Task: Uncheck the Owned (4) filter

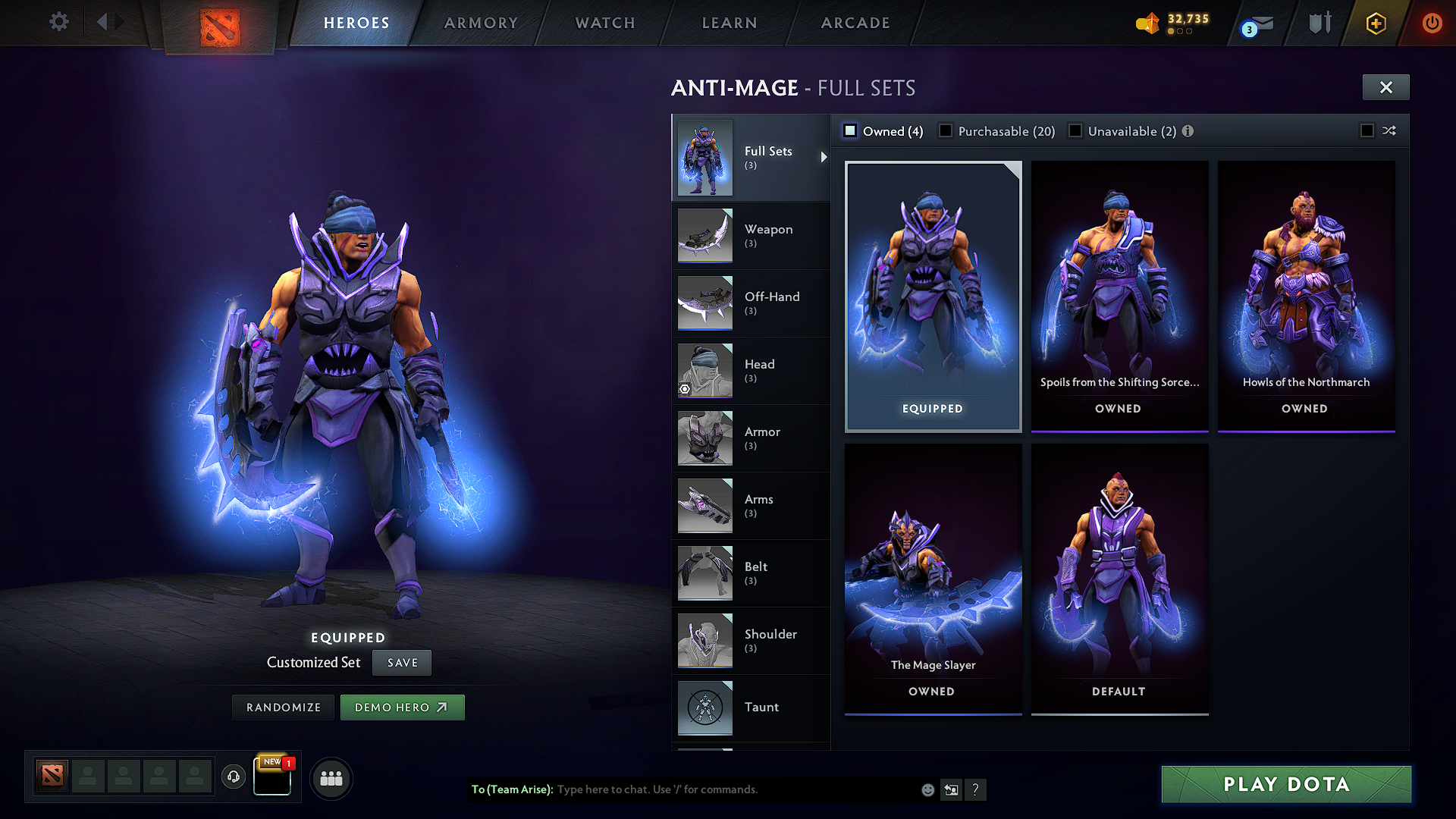Action: [849, 130]
